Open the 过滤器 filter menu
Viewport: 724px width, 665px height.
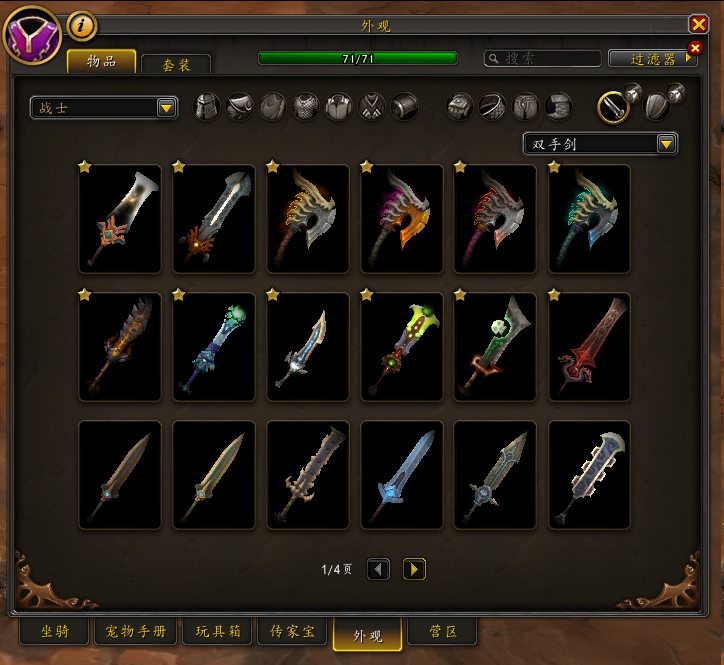click(650, 59)
